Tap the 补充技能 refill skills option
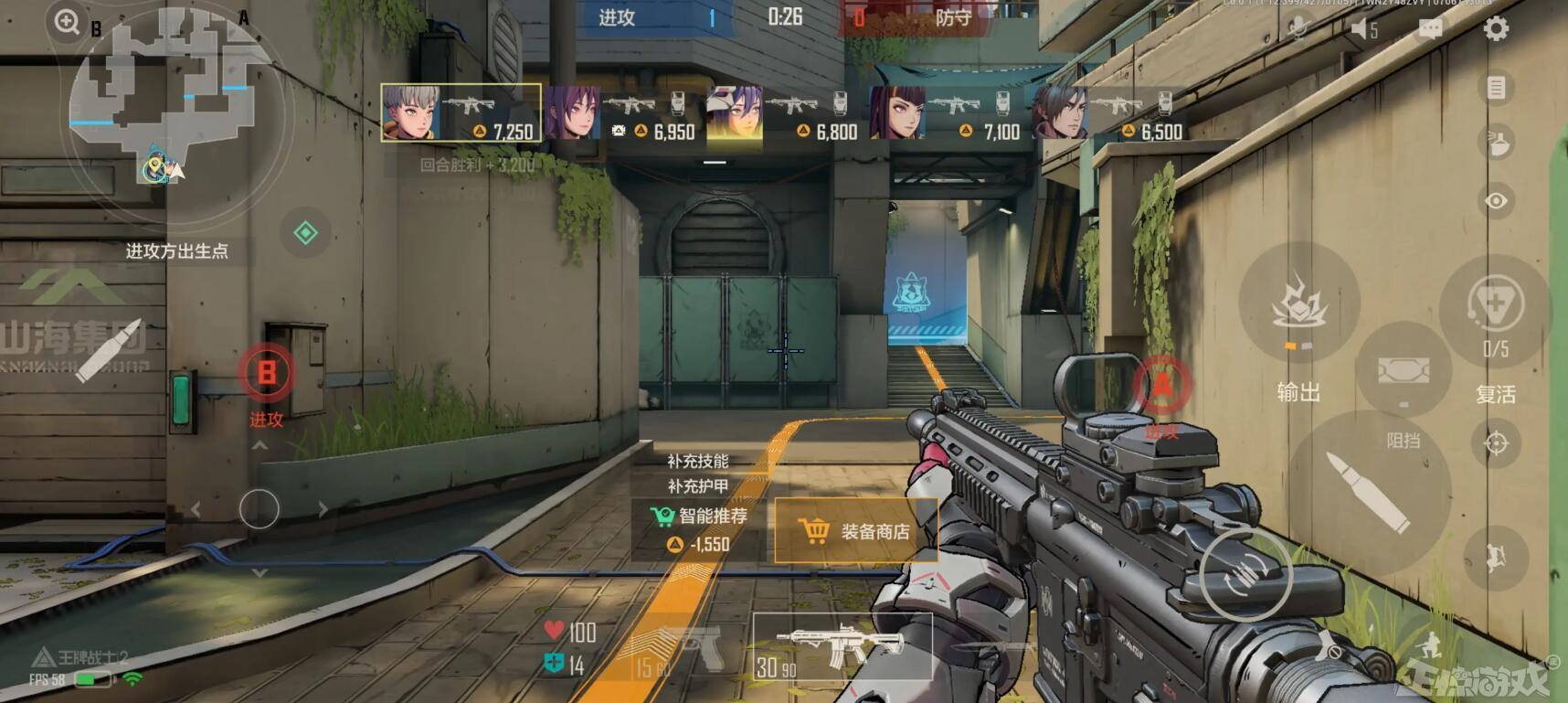Screen dimensions: 1568x703 pyautogui.click(x=697, y=462)
